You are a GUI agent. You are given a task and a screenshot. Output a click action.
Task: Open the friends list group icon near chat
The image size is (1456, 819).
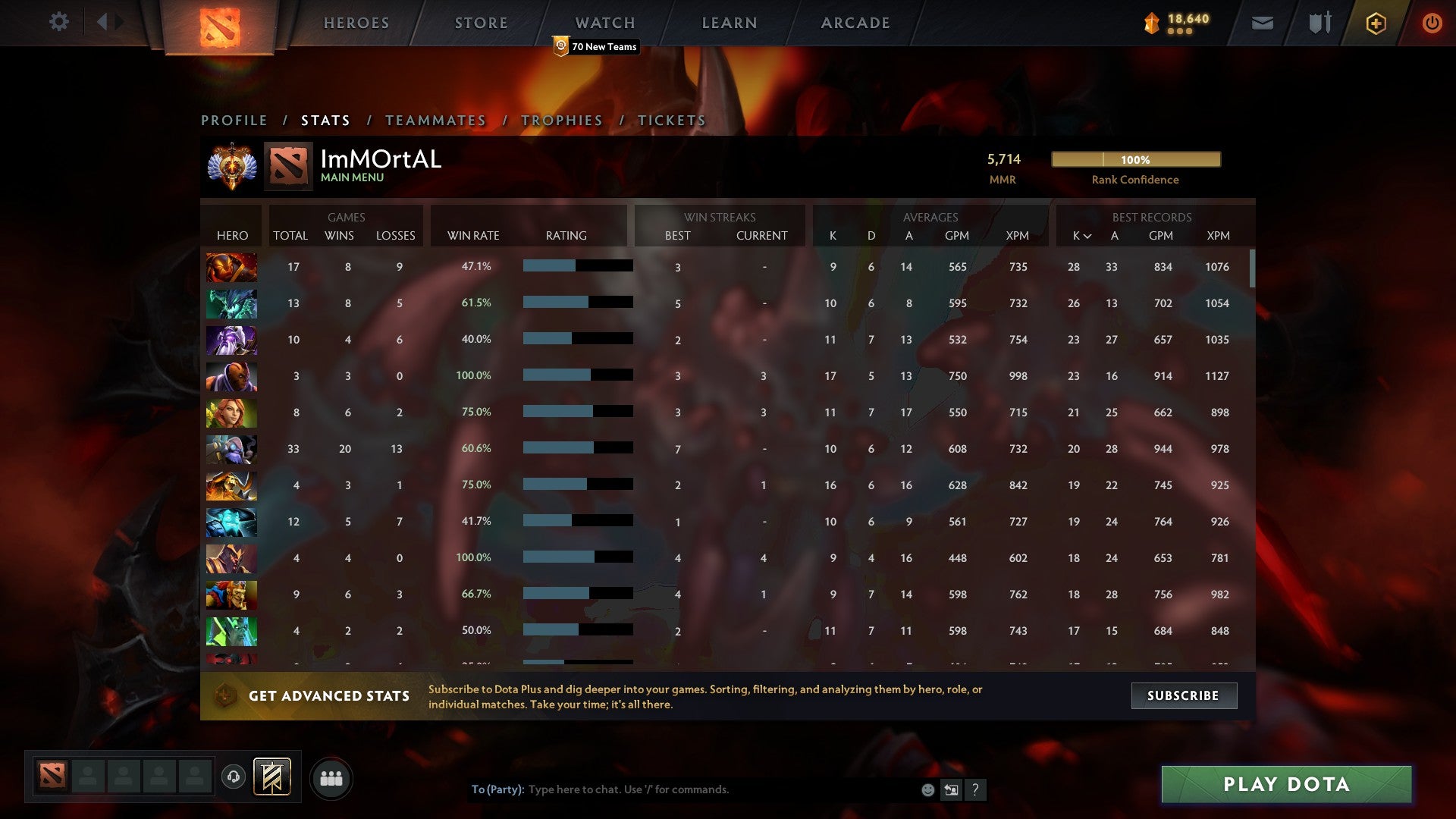coord(331,777)
